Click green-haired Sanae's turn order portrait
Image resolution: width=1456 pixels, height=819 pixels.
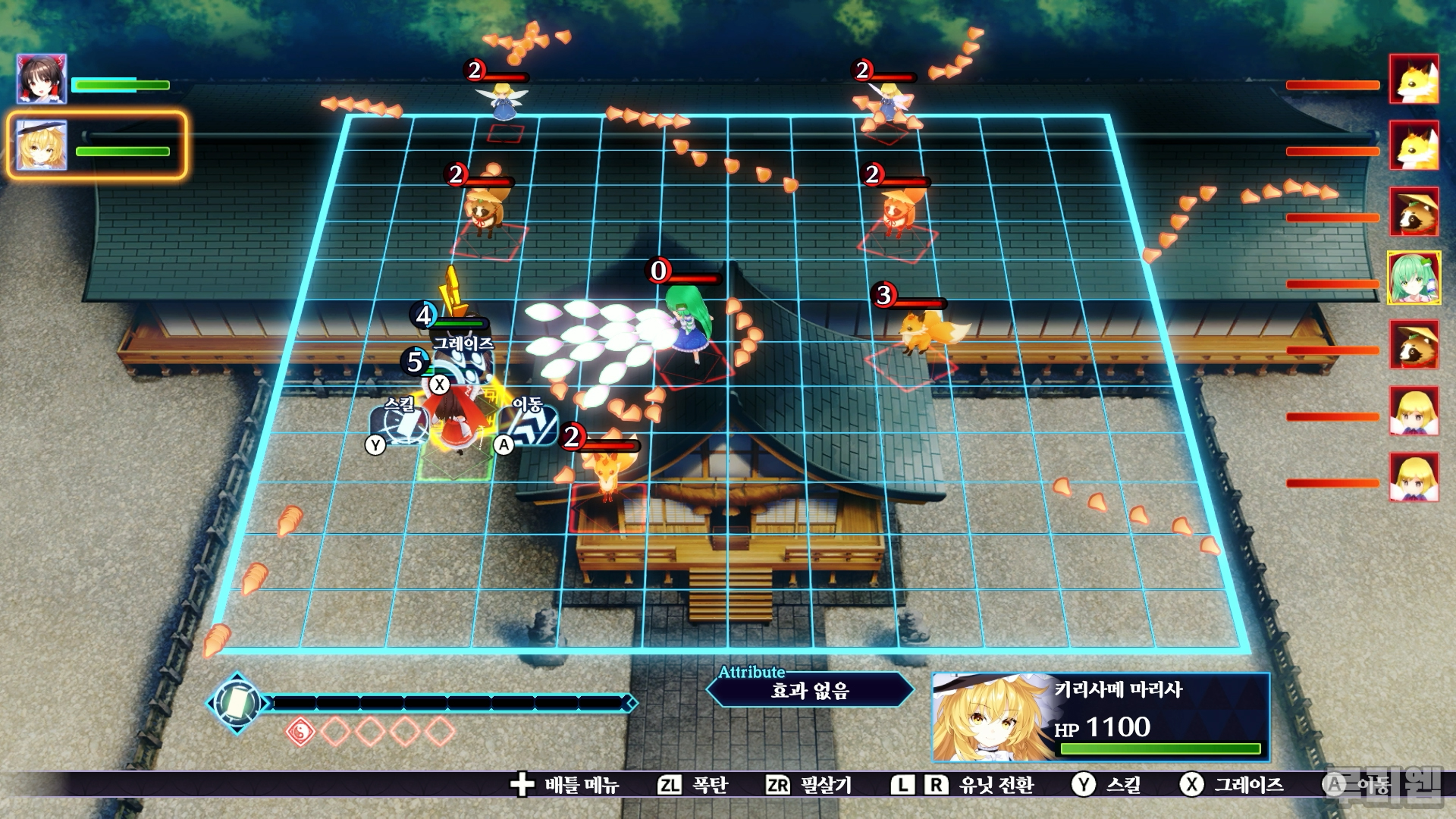click(1414, 278)
